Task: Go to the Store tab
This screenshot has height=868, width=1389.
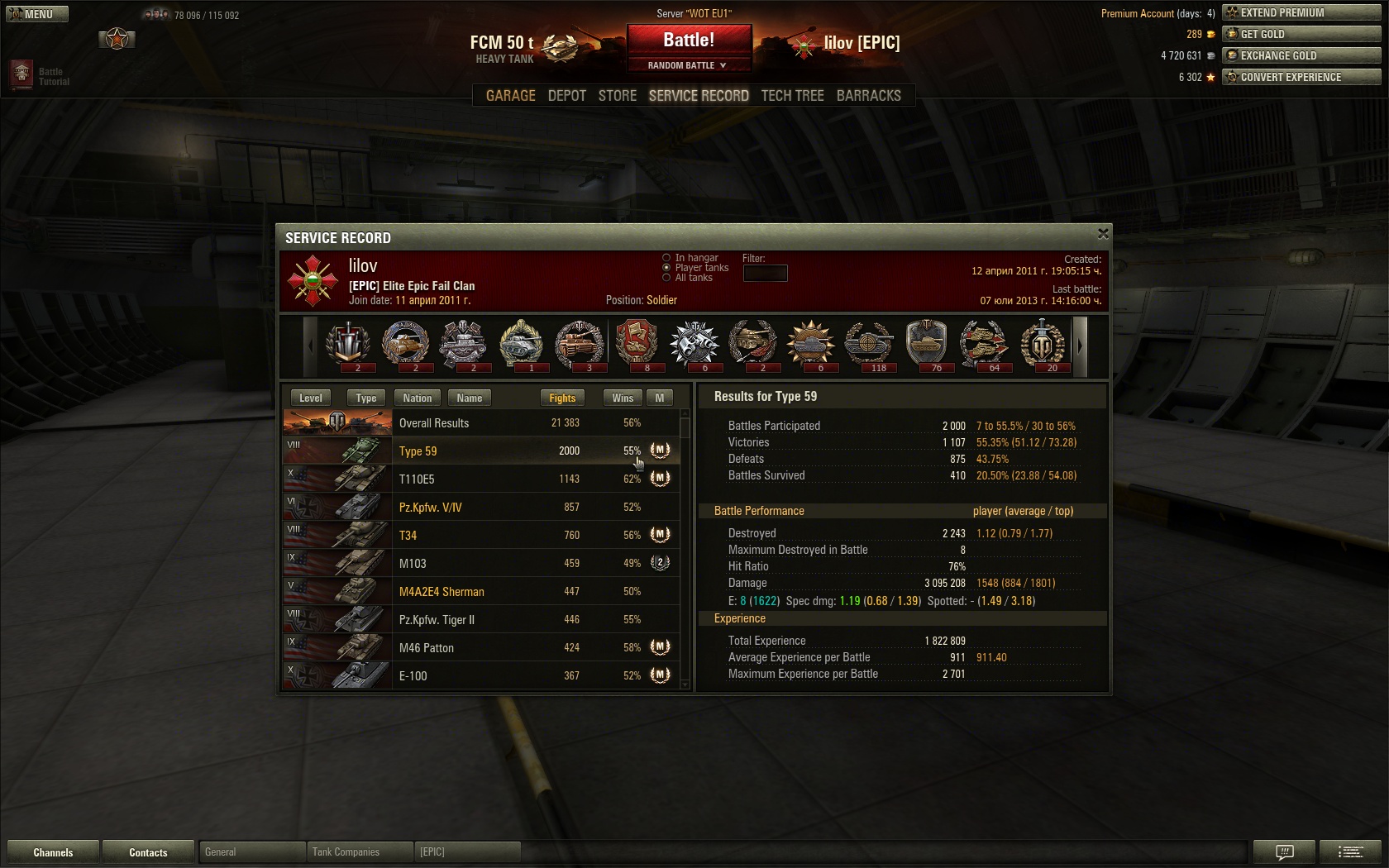Action: (x=617, y=96)
